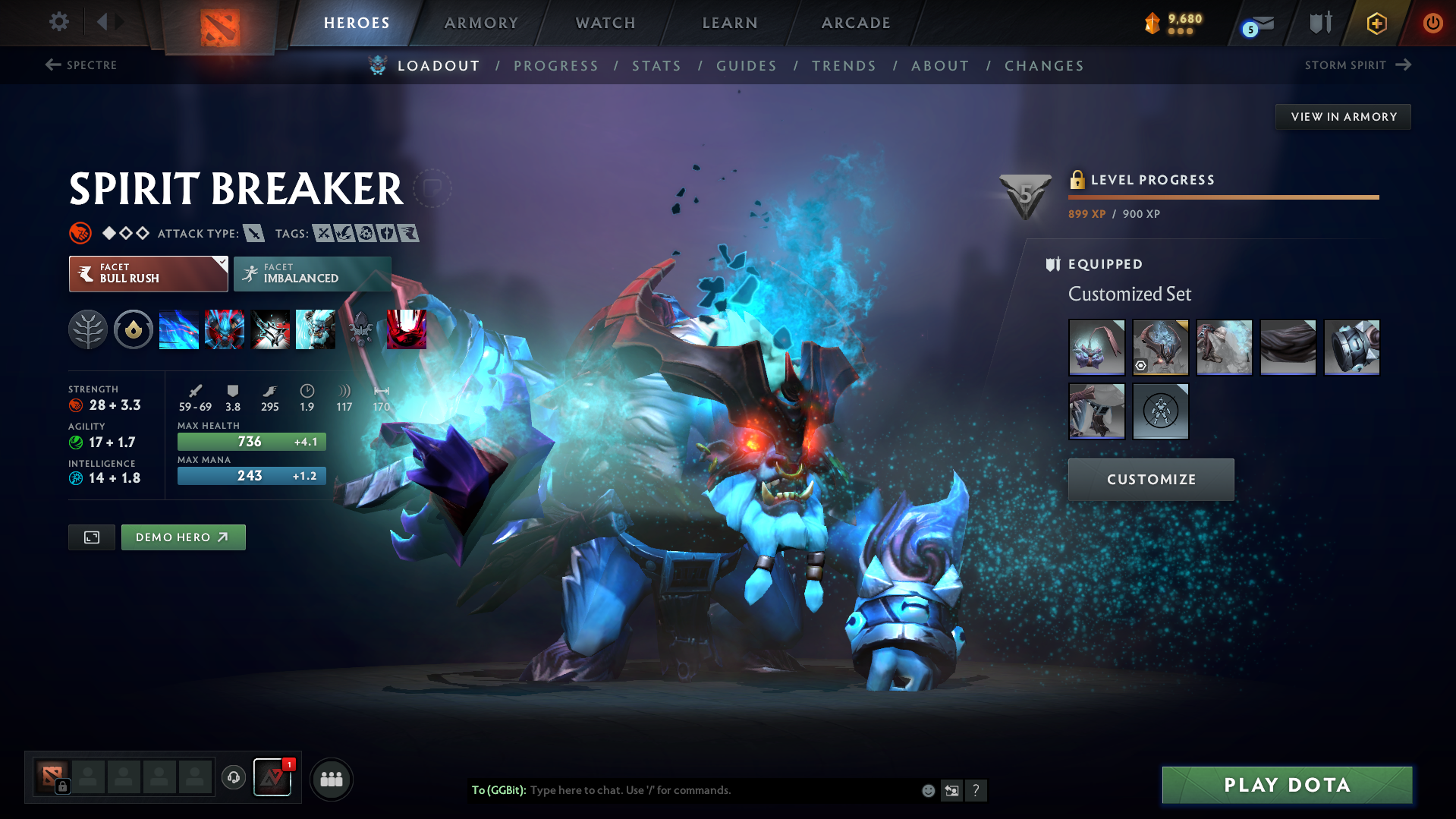Expand the Bull Rush facet dropdown arrow
Image resolution: width=1456 pixels, height=819 pixels.
pyautogui.click(x=221, y=264)
